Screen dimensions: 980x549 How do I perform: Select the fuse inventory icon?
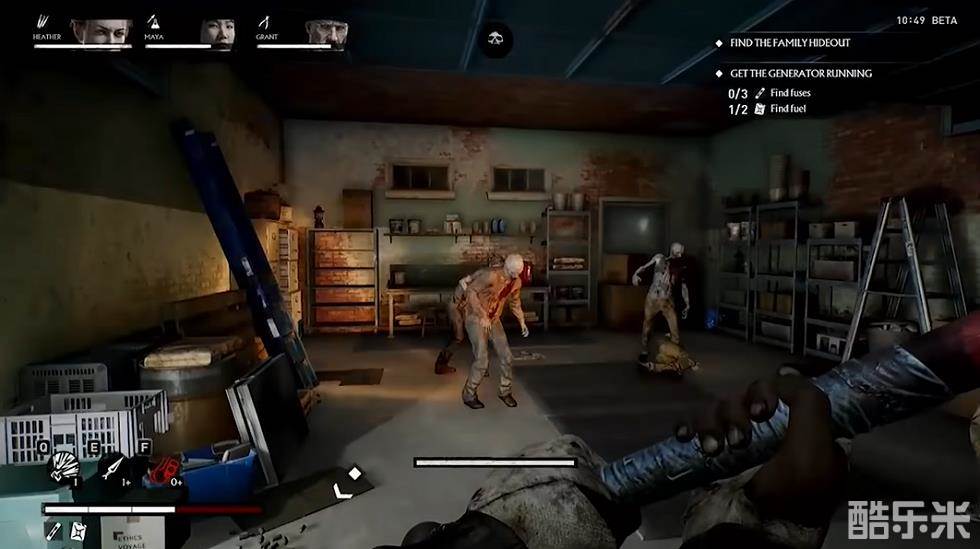point(54,530)
